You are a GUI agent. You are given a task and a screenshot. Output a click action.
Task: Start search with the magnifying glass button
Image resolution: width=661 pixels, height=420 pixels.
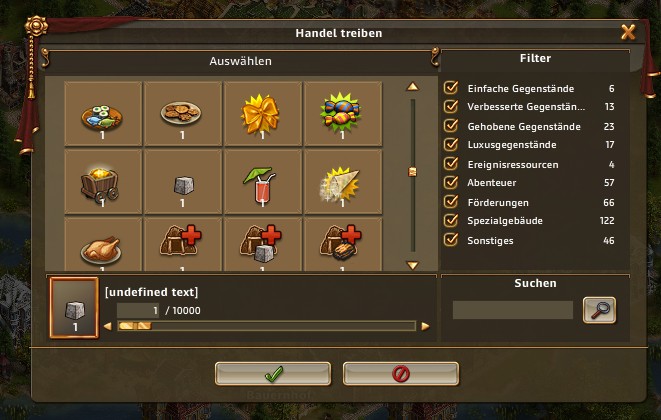[599, 310]
